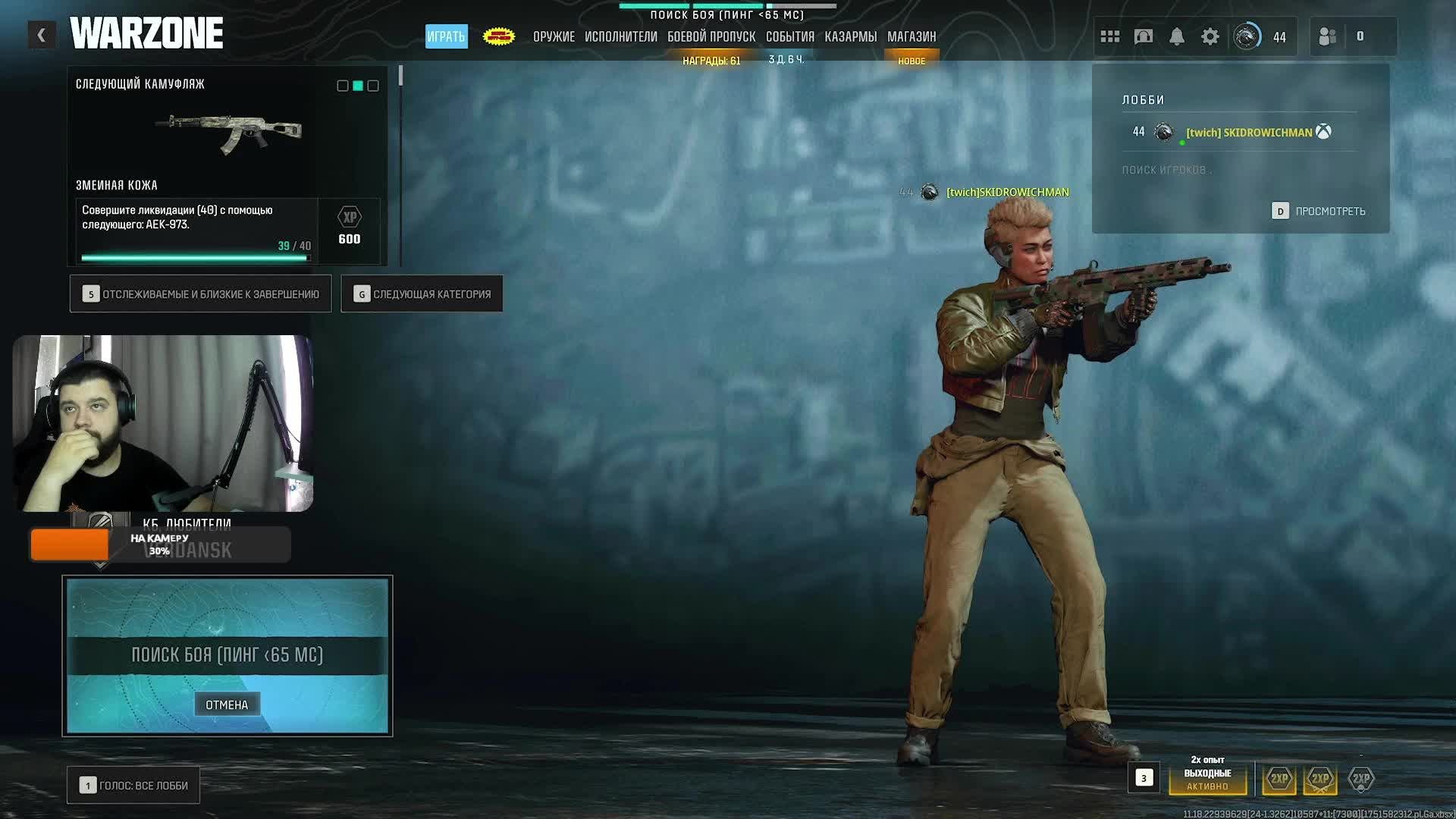This screenshot has height=819, width=1456.
Task: Open the КАЗАРМЫ tab
Action: [850, 36]
